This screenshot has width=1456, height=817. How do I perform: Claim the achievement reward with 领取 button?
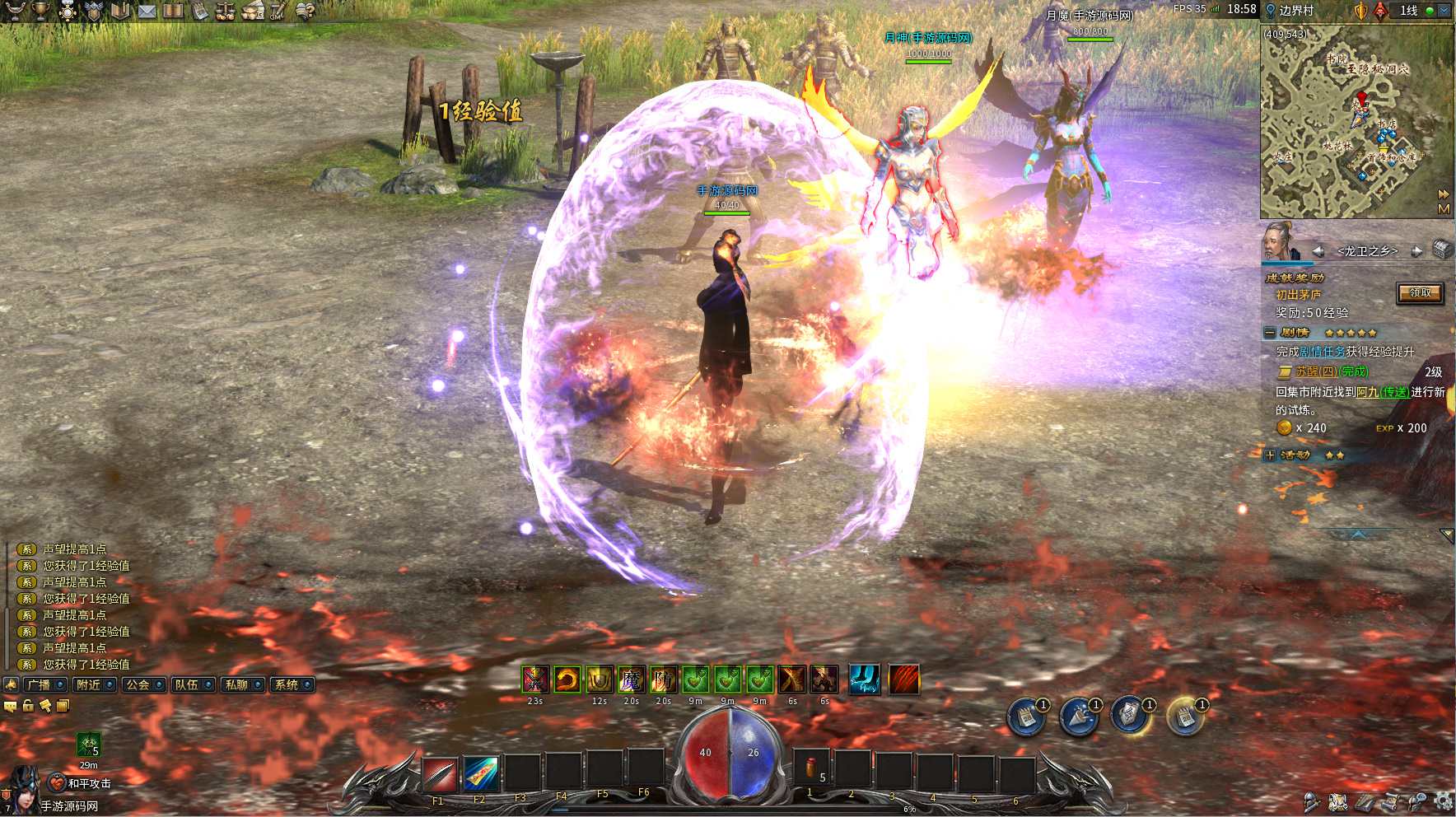pyautogui.click(x=1420, y=293)
